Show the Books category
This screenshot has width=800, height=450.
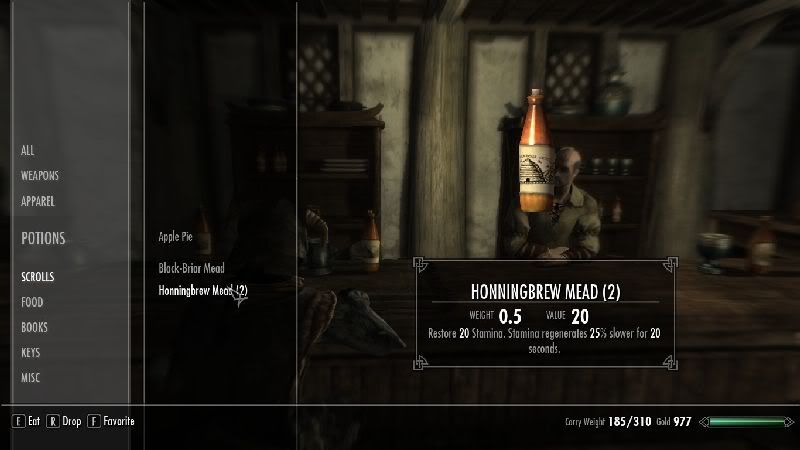click(34, 327)
